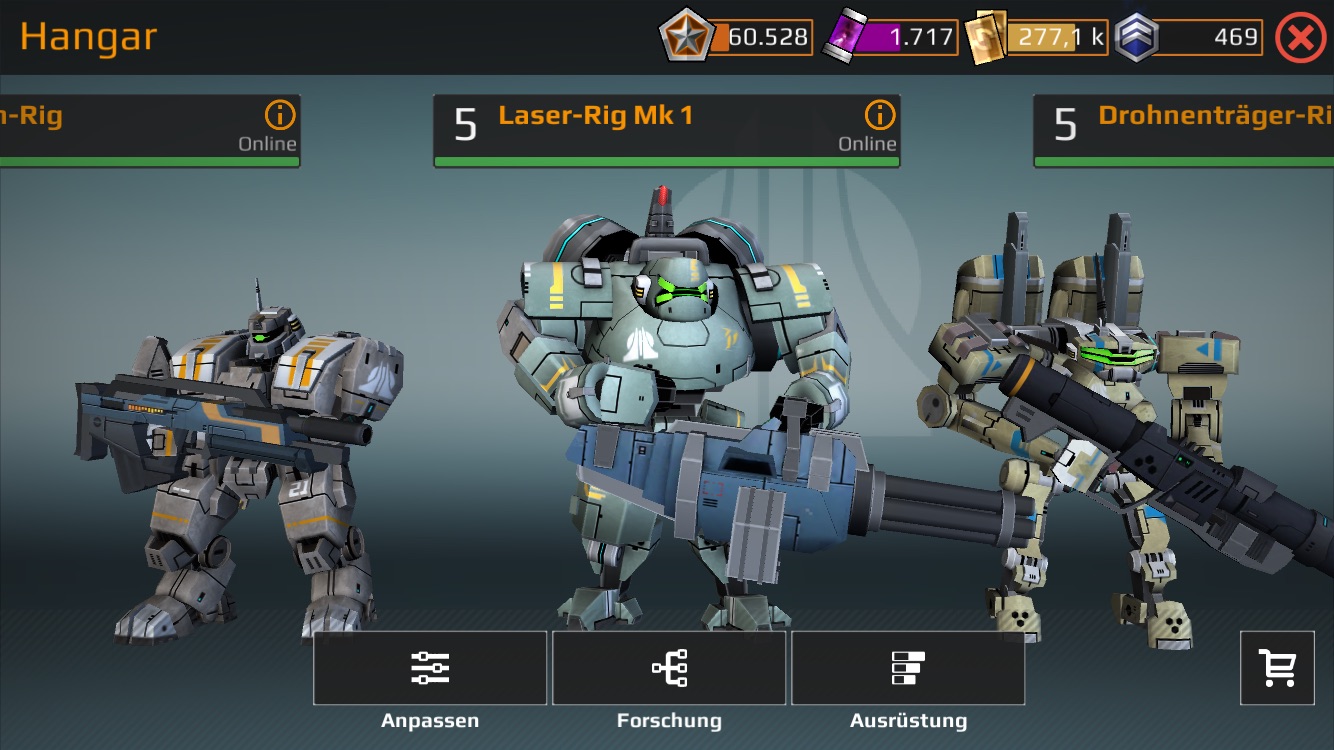Show info for the left rig panel
1334x750 pixels.
coord(280,115)
